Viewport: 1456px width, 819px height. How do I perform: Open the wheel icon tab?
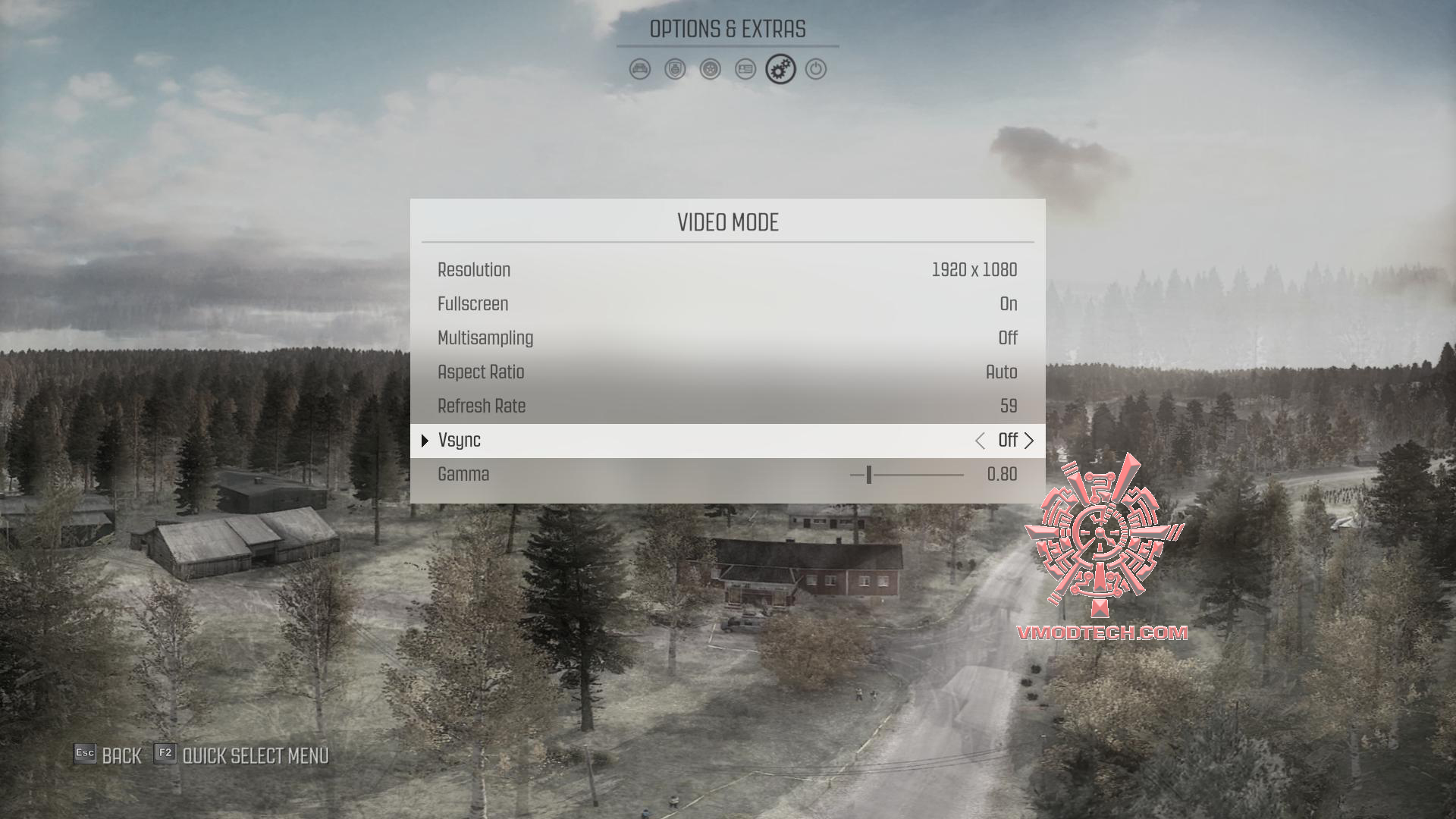711,70
